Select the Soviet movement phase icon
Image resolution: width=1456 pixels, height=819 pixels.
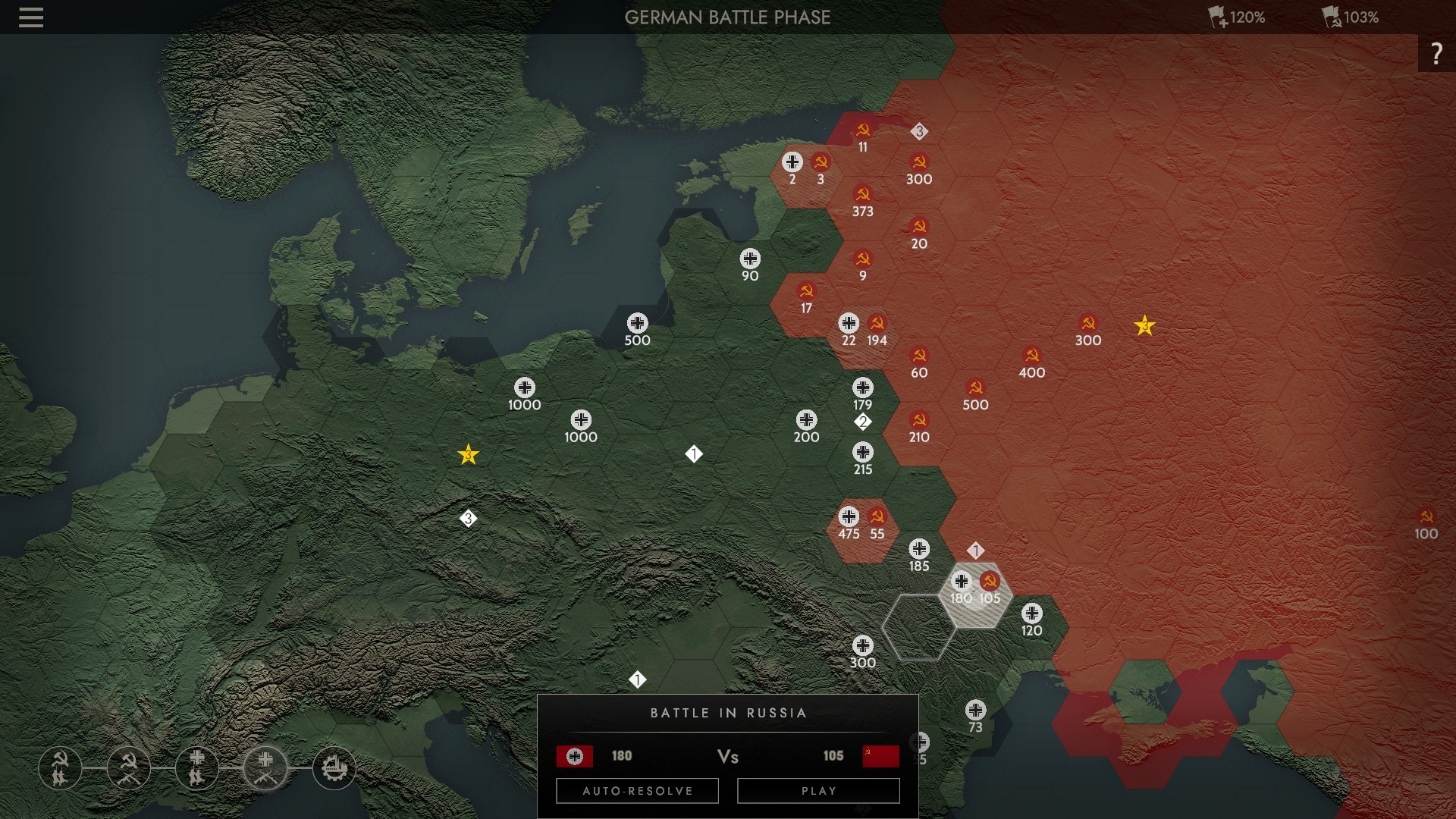[x=60, y=767]
